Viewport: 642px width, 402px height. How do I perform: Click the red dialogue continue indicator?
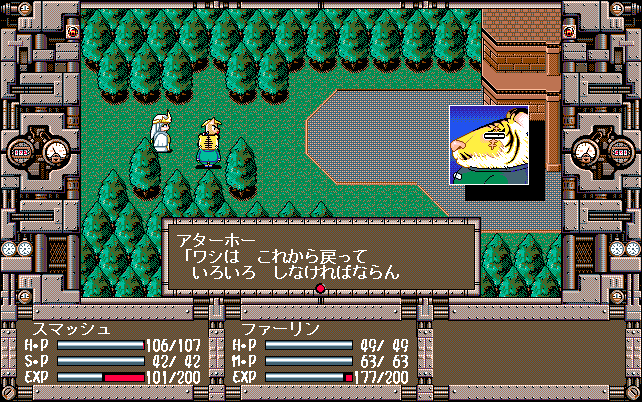point(320,290)
